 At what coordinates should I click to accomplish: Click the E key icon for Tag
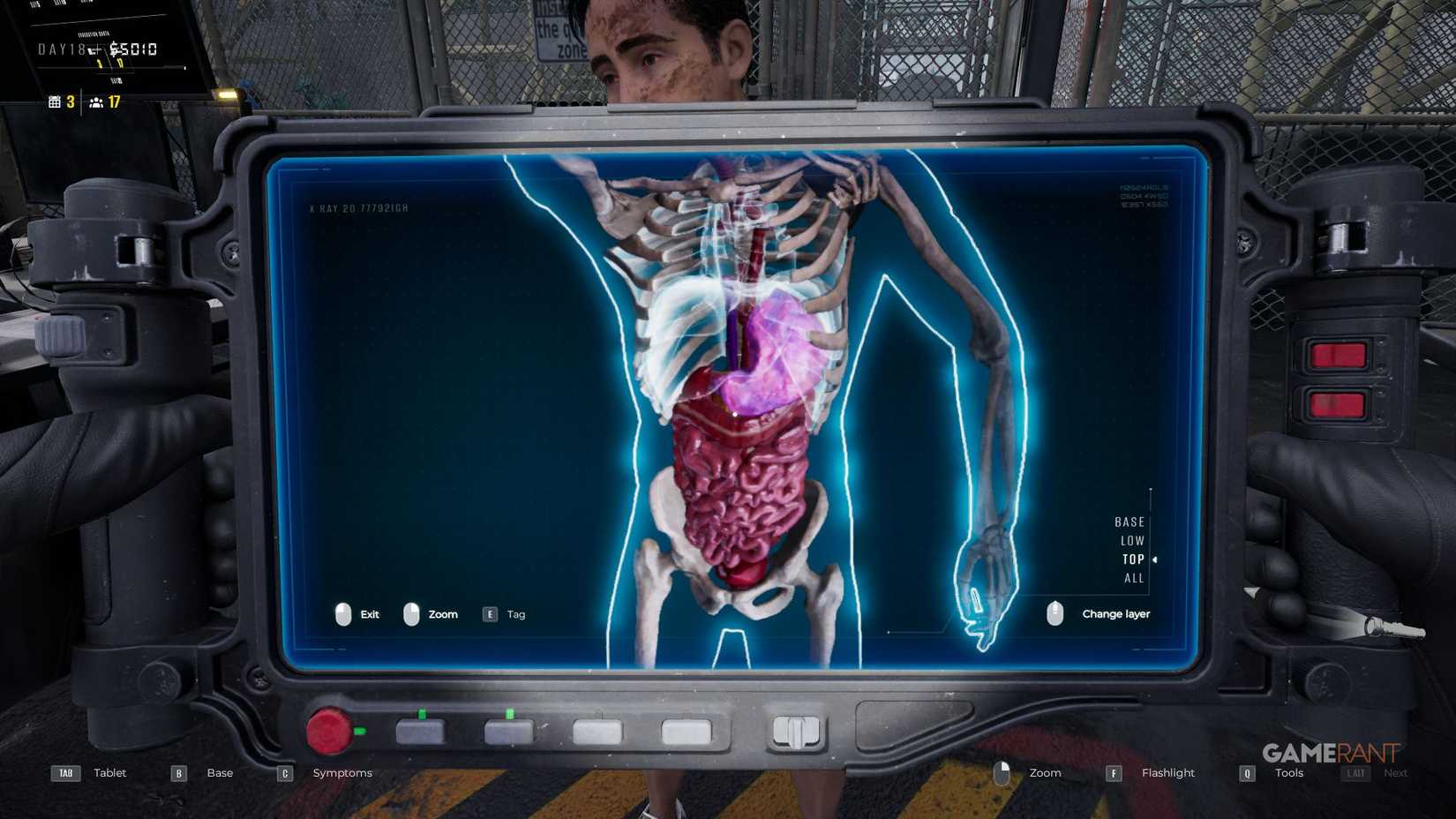(x=489, y=613)
